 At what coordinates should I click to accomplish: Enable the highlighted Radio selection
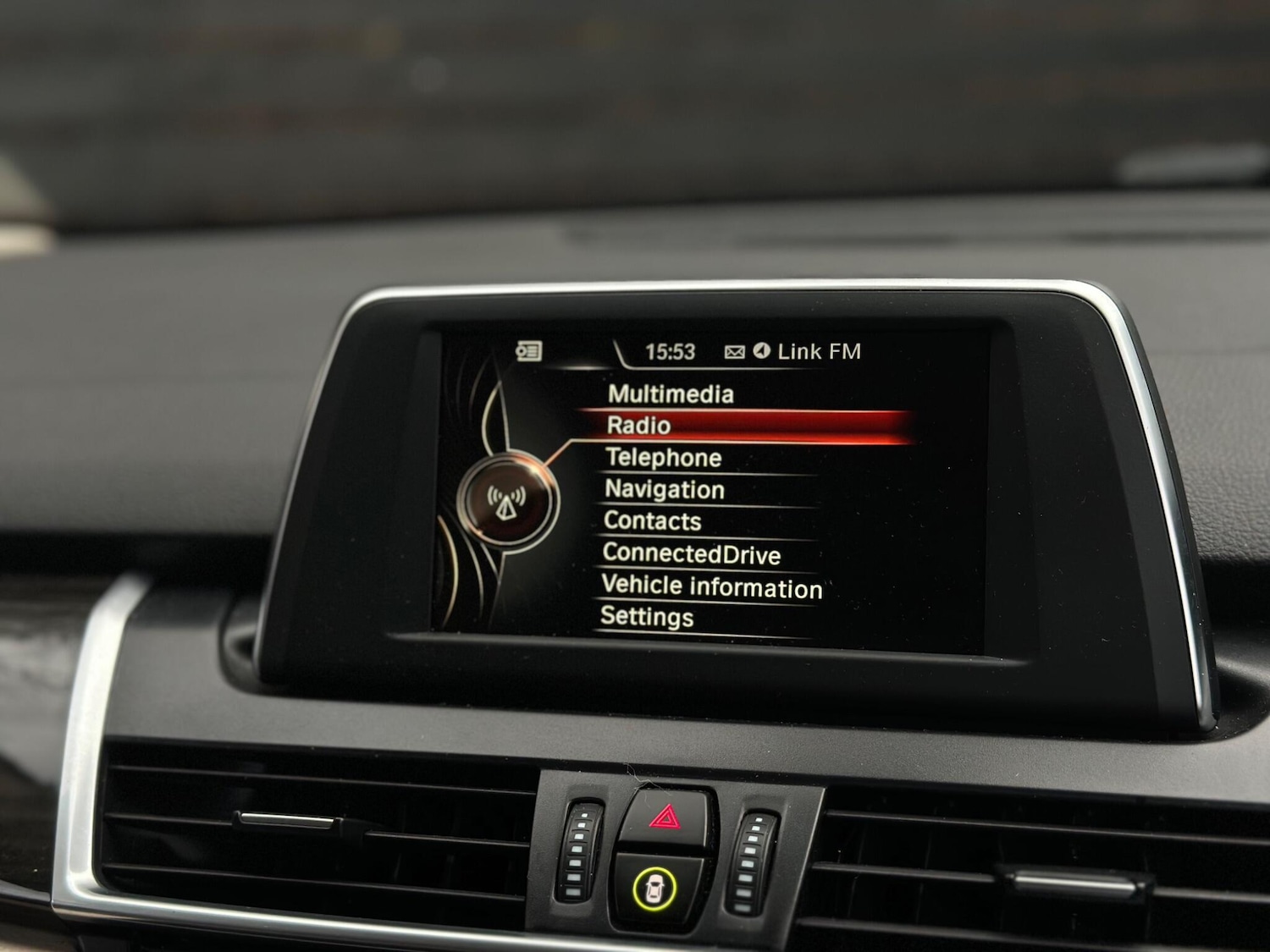(x=639, y=425)
